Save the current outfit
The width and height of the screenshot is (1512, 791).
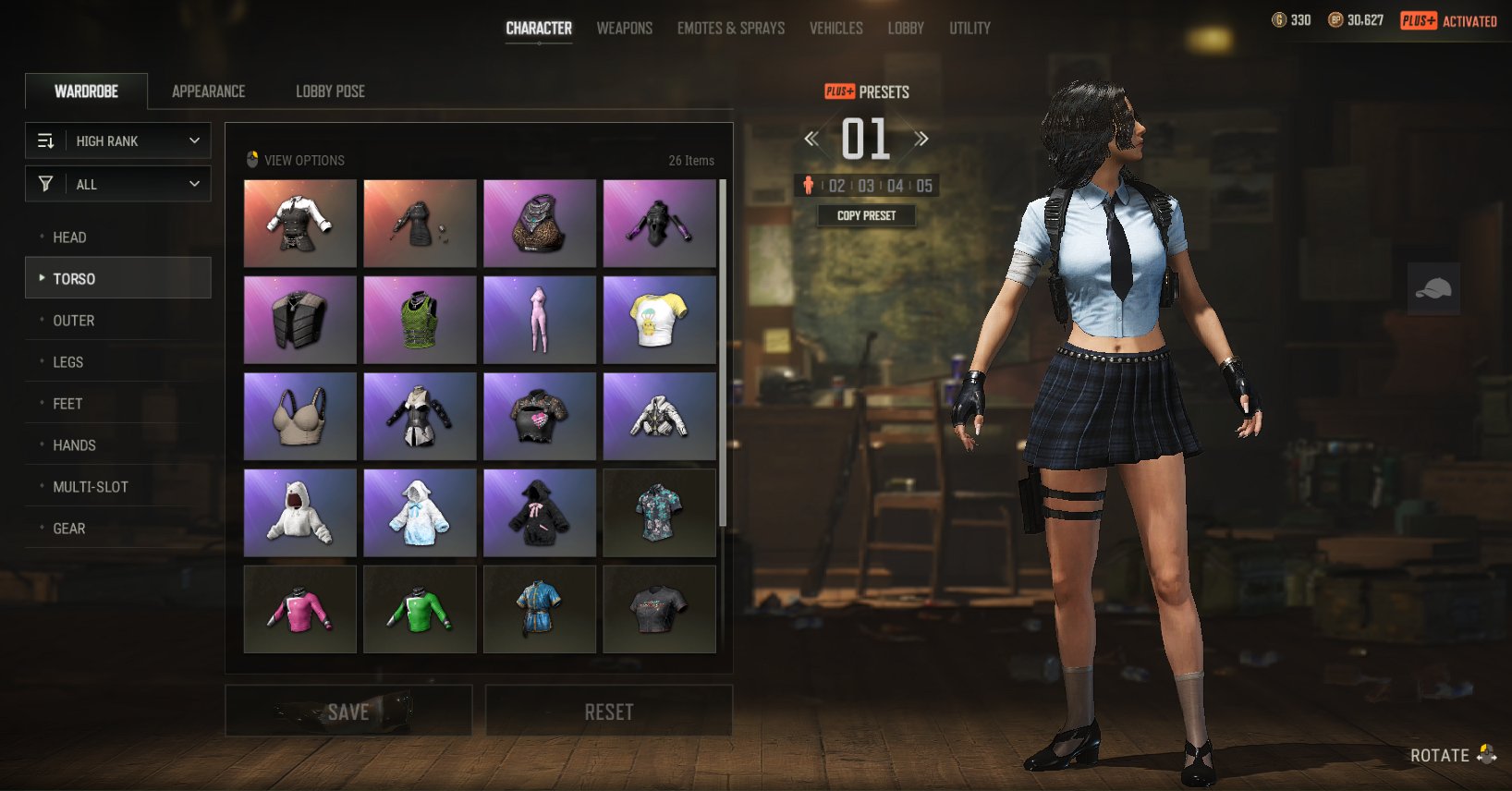(348, 711)
